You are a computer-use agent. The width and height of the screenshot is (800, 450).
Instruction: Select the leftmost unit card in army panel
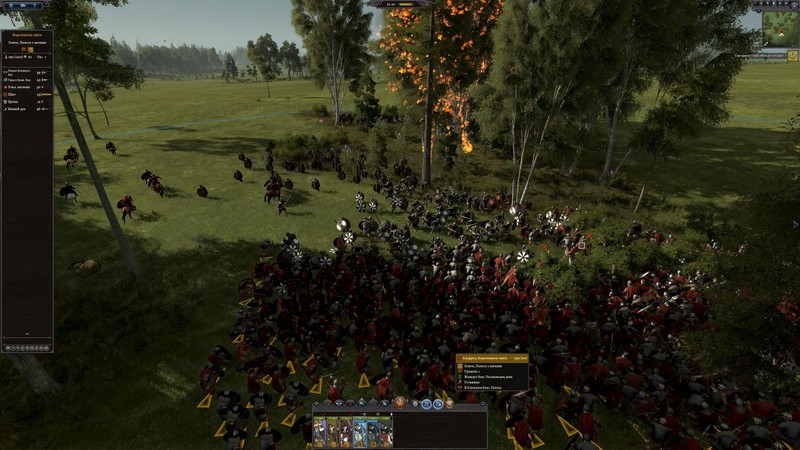click(320, 431)
